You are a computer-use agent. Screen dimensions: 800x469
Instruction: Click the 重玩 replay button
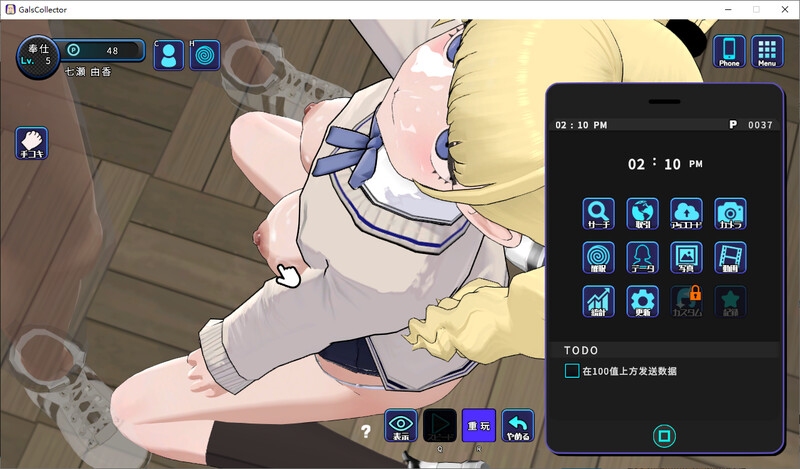tap(479, 426)
